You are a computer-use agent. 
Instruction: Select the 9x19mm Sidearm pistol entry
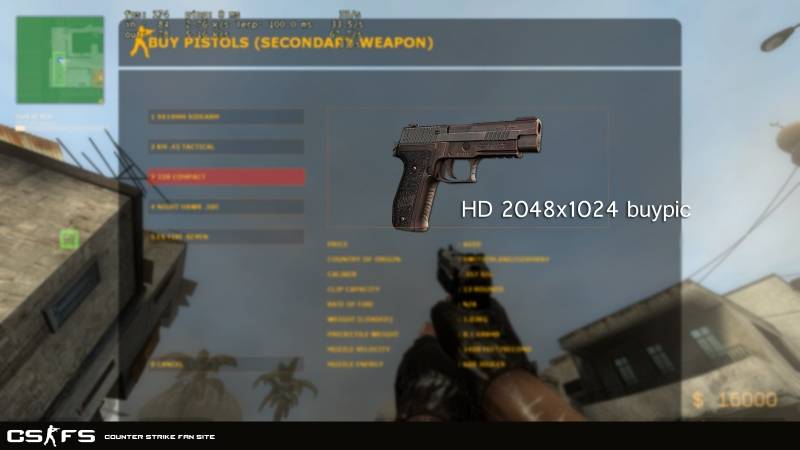(225, 116)
